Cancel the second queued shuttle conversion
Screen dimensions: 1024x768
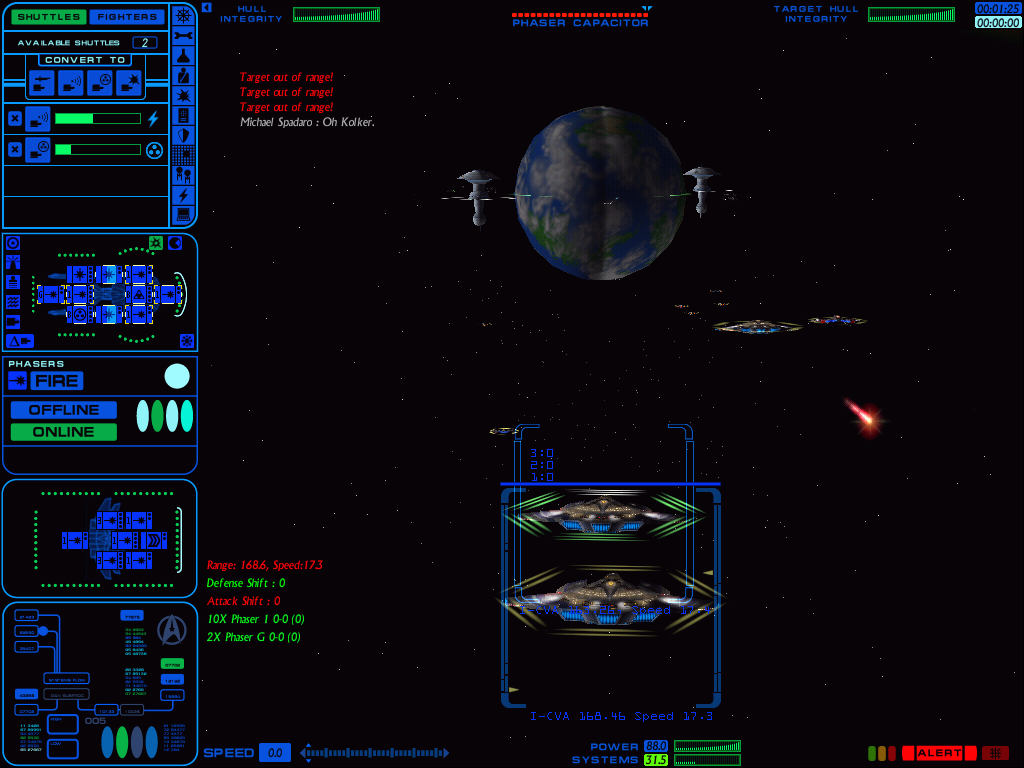[x=14, y=150]
